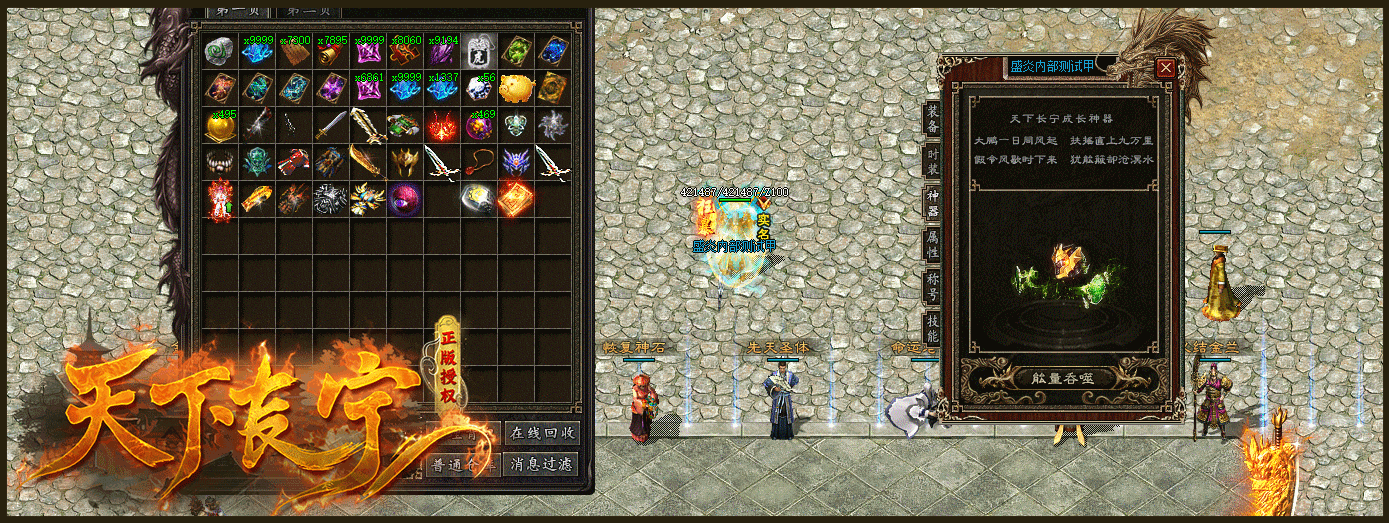Pick the glowing orange talisman item
1389x523 pixels.
point(516,197)
